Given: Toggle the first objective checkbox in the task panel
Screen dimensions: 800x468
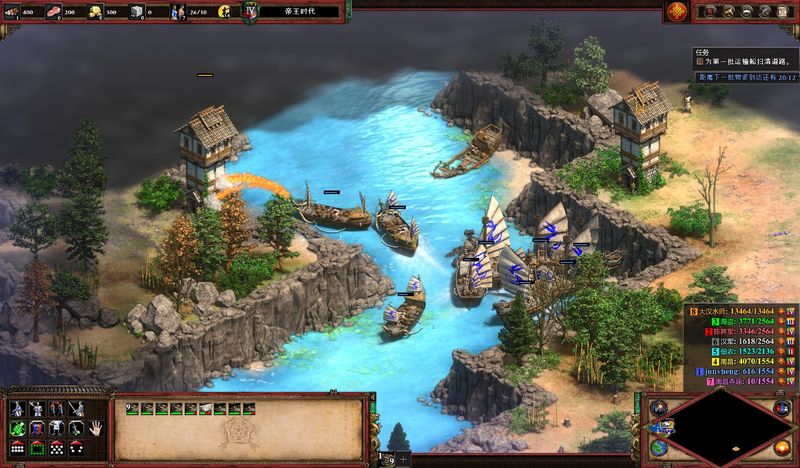Looking at the screenshot, I should coord(702,61).
